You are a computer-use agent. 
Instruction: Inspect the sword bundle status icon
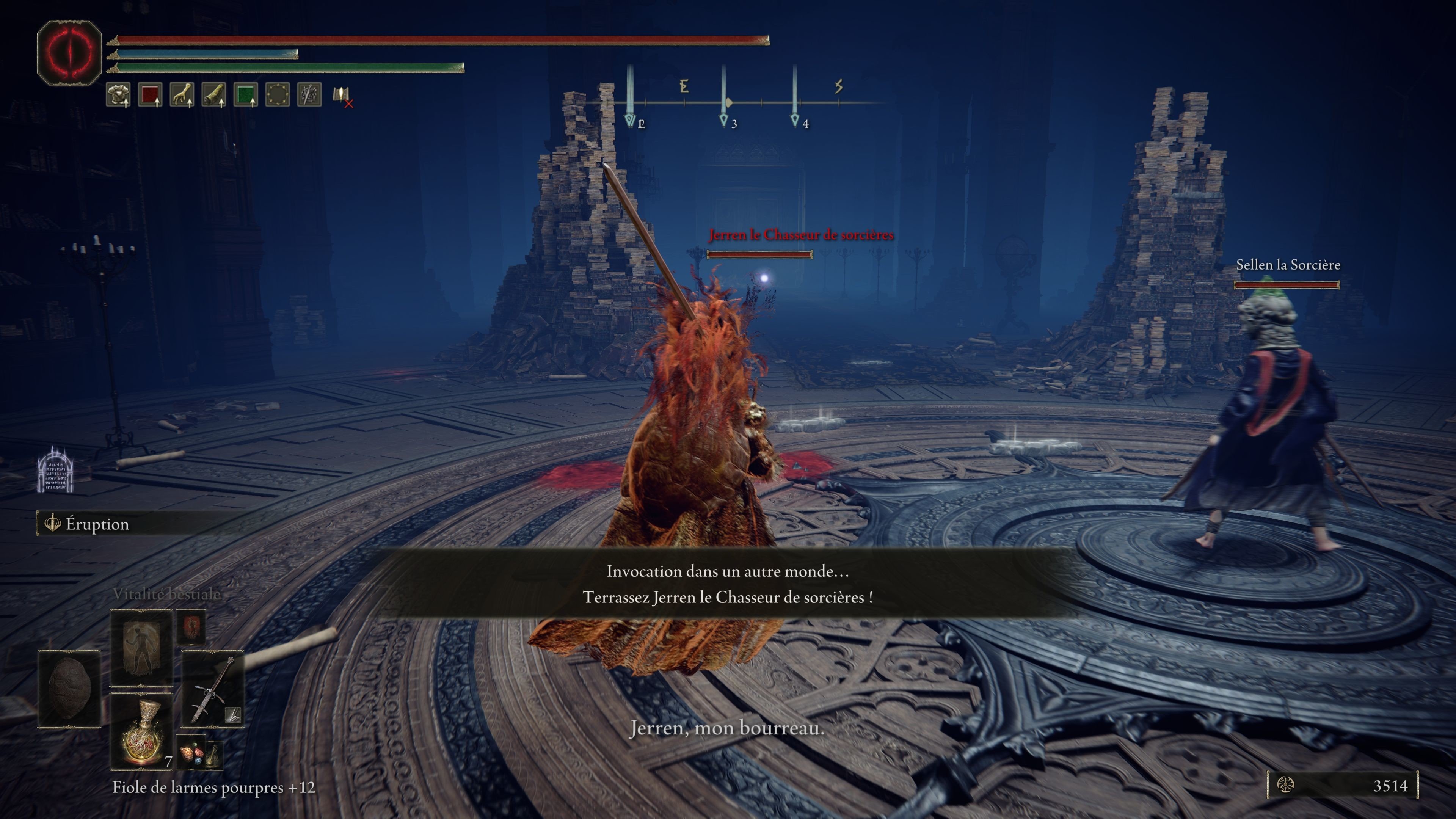(x=309, y=94)
